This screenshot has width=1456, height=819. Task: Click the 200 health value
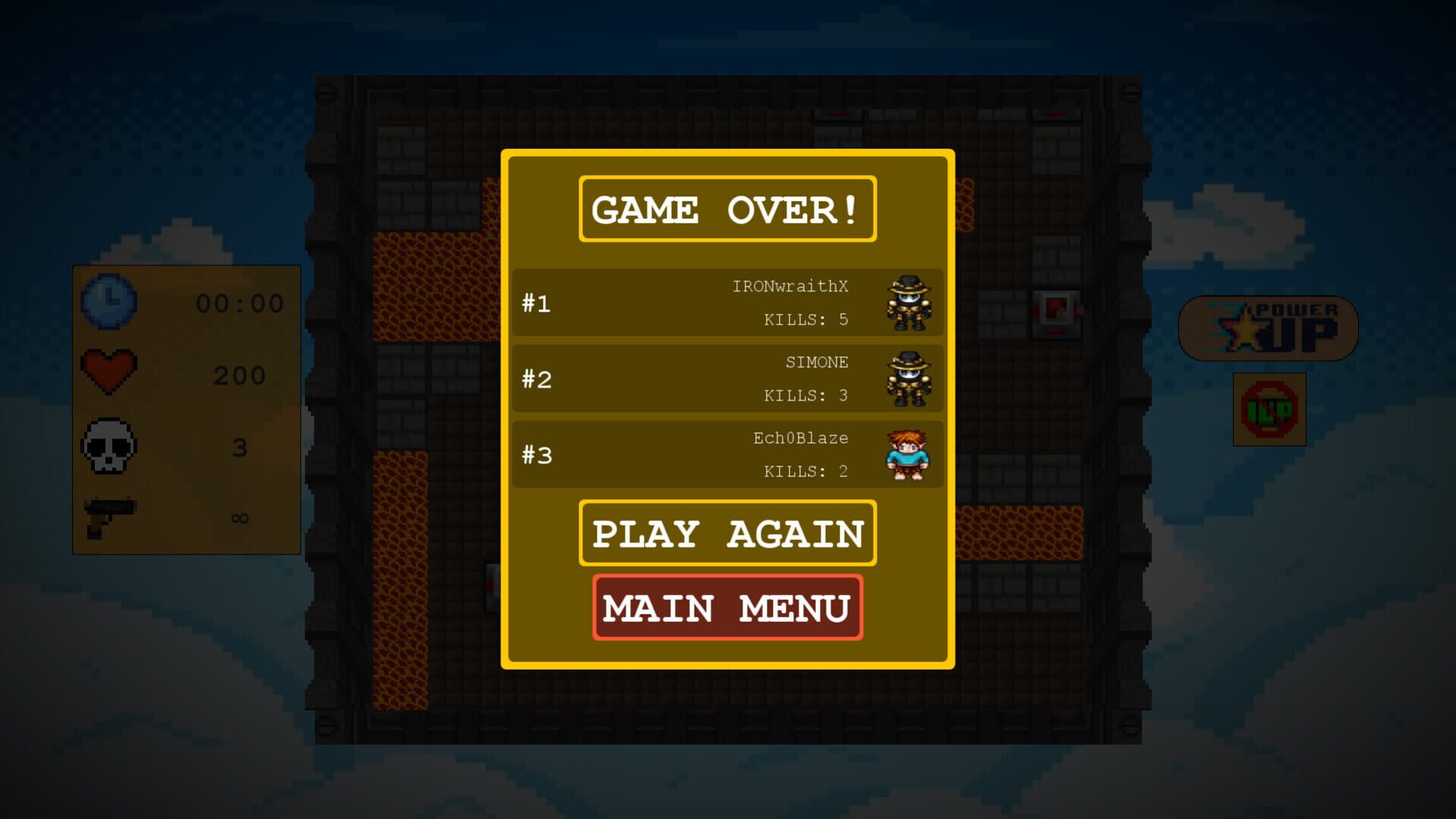(x=237, y=373)
